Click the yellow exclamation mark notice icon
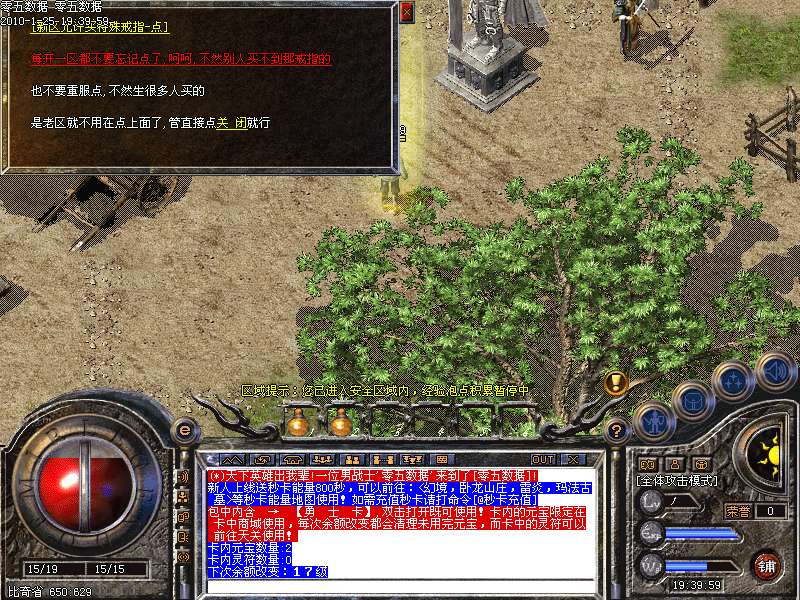 coord(616,382)
